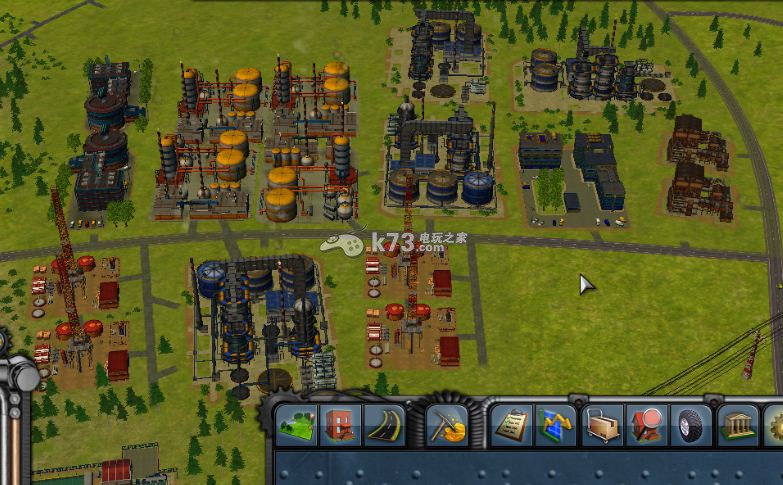This screenshot has height=485, width=783.
Task: Choose the road building tool
Action: (383, 425)
